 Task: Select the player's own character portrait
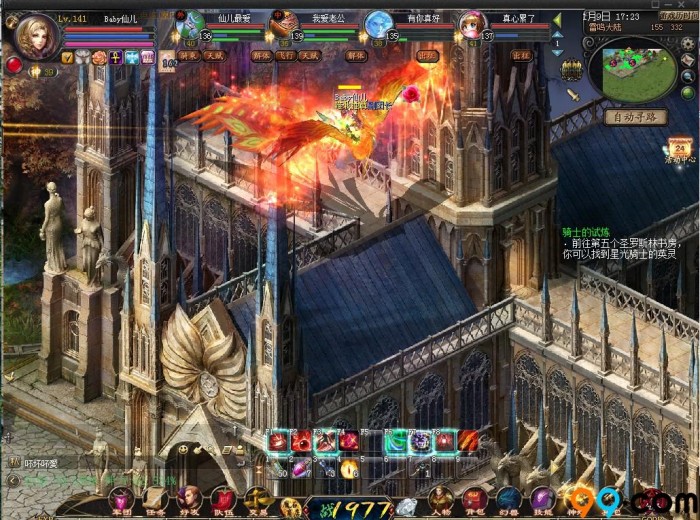[34, 37]
